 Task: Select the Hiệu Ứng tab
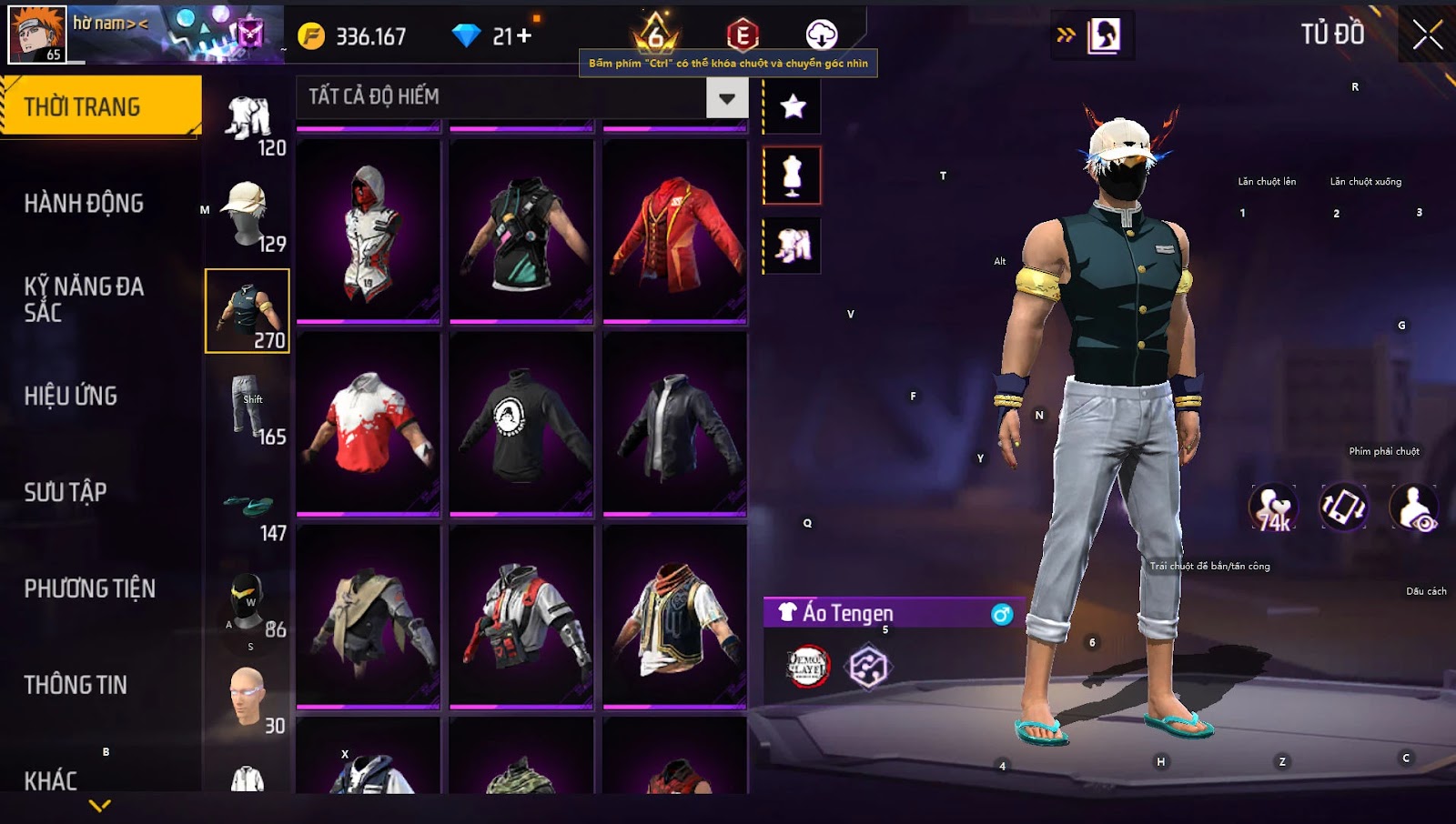point(71,396)
